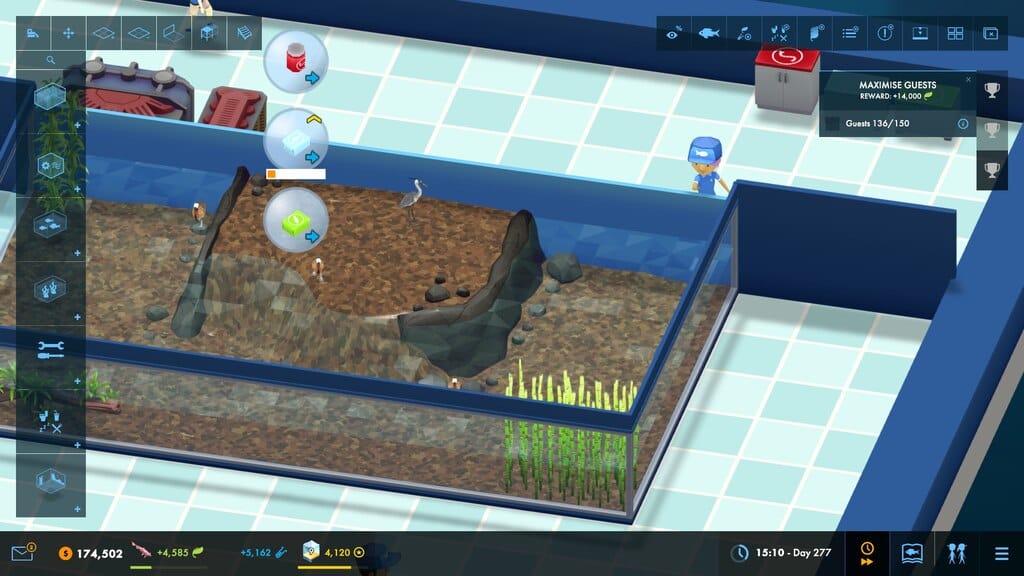1024x576 pixels.
Task: Open the tank category in build menu
Action: [x=50, y=98]
